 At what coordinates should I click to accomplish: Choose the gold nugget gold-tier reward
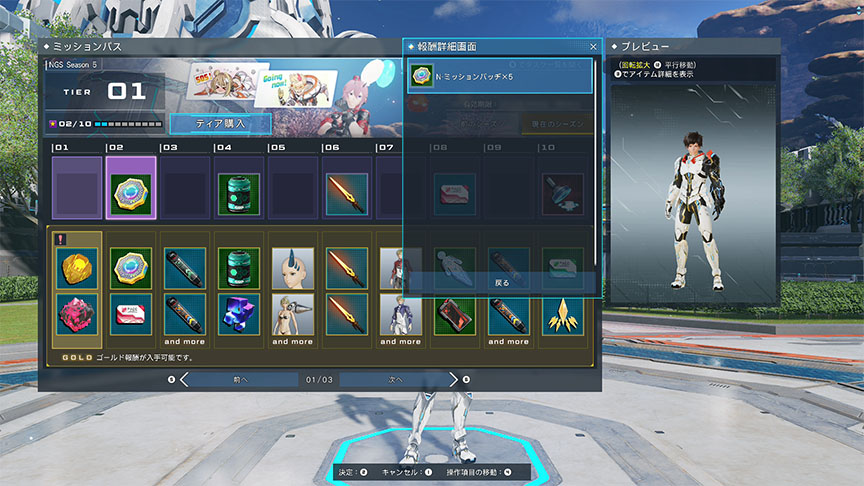tap(77, 268)
